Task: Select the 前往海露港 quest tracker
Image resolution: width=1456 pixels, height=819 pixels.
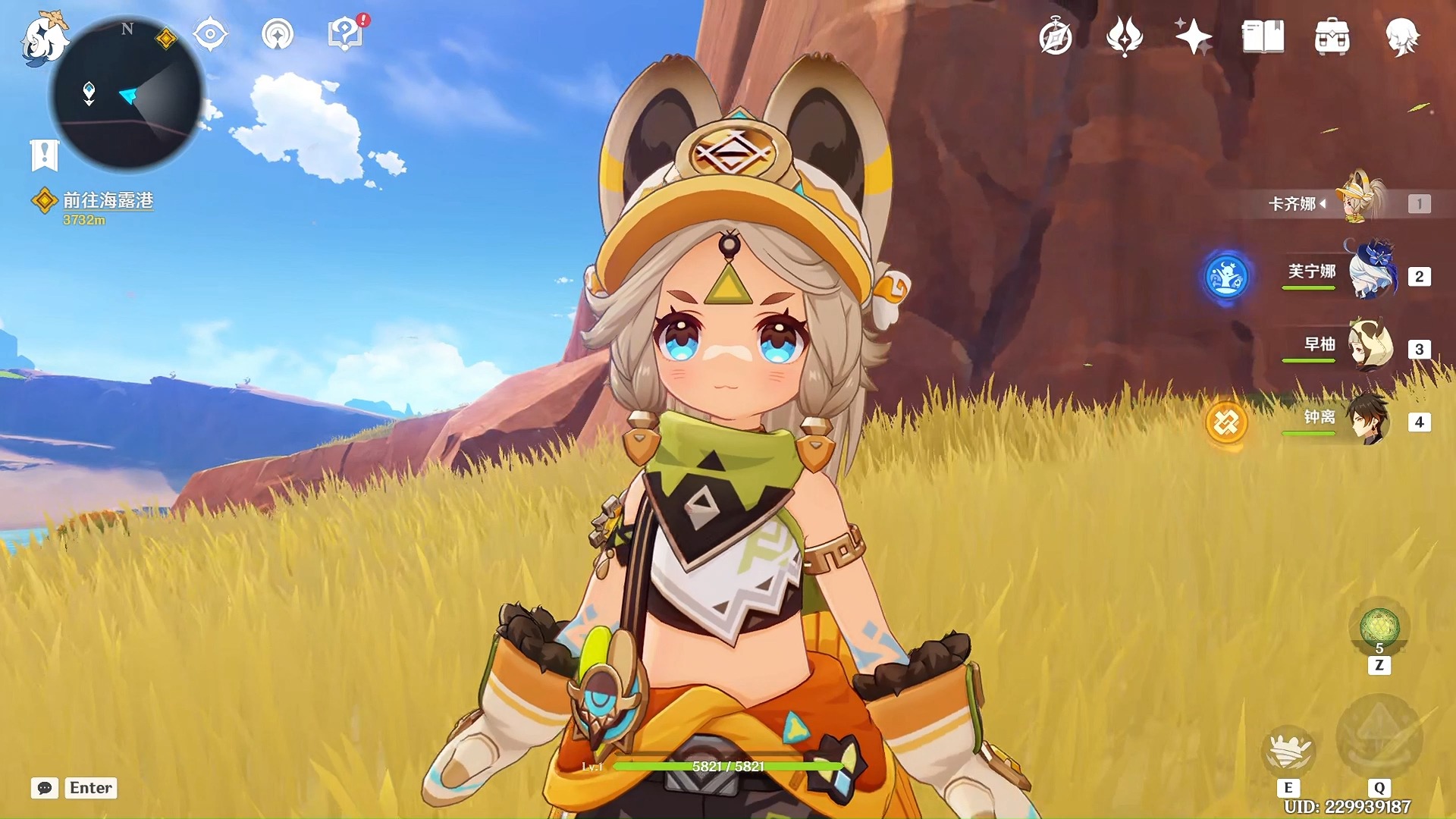Action: (x=107, y=200)
